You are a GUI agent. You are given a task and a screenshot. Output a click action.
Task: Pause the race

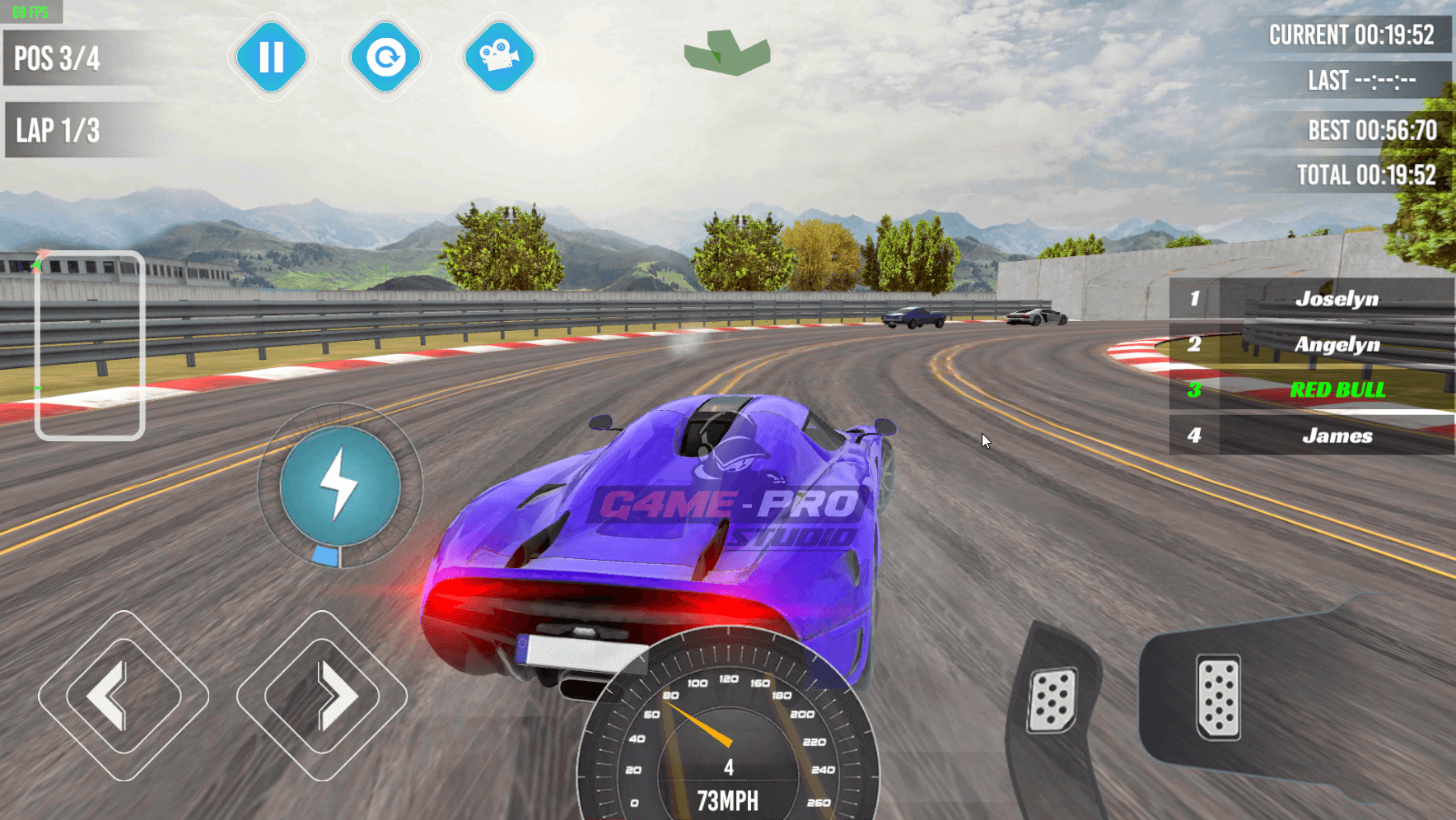[x=271, y=58]
